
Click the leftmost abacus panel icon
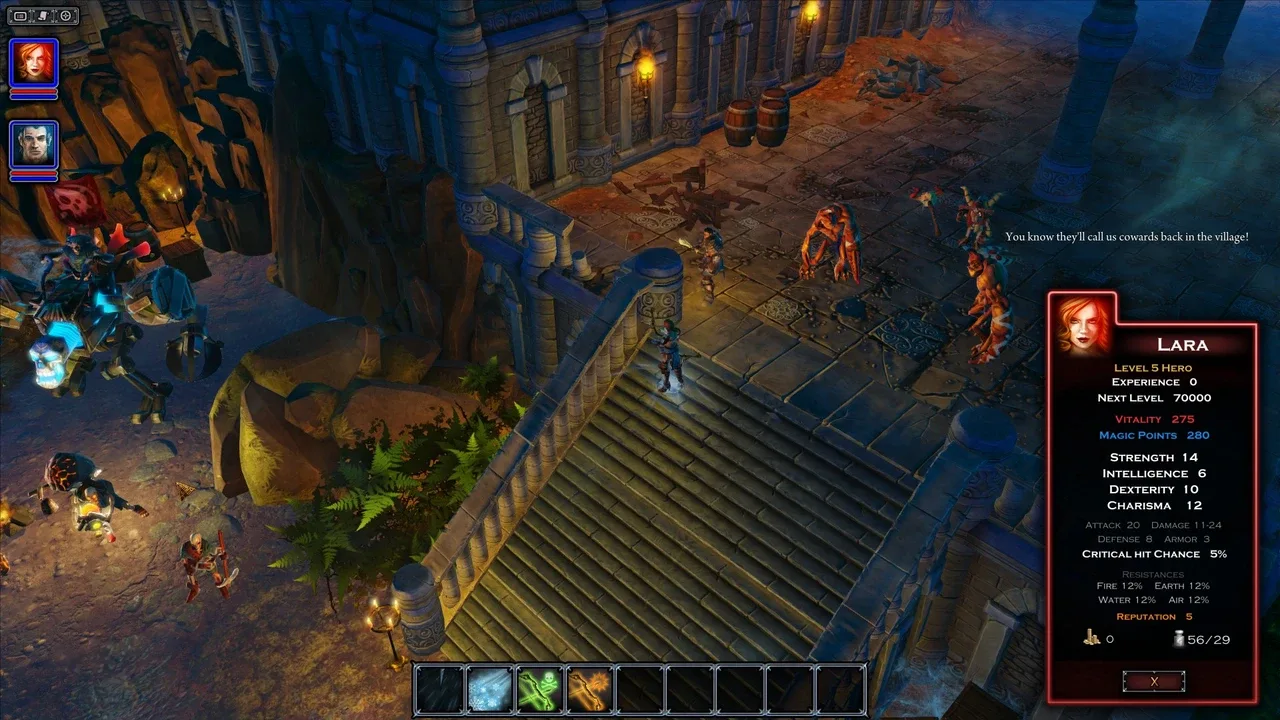(20, 15)
